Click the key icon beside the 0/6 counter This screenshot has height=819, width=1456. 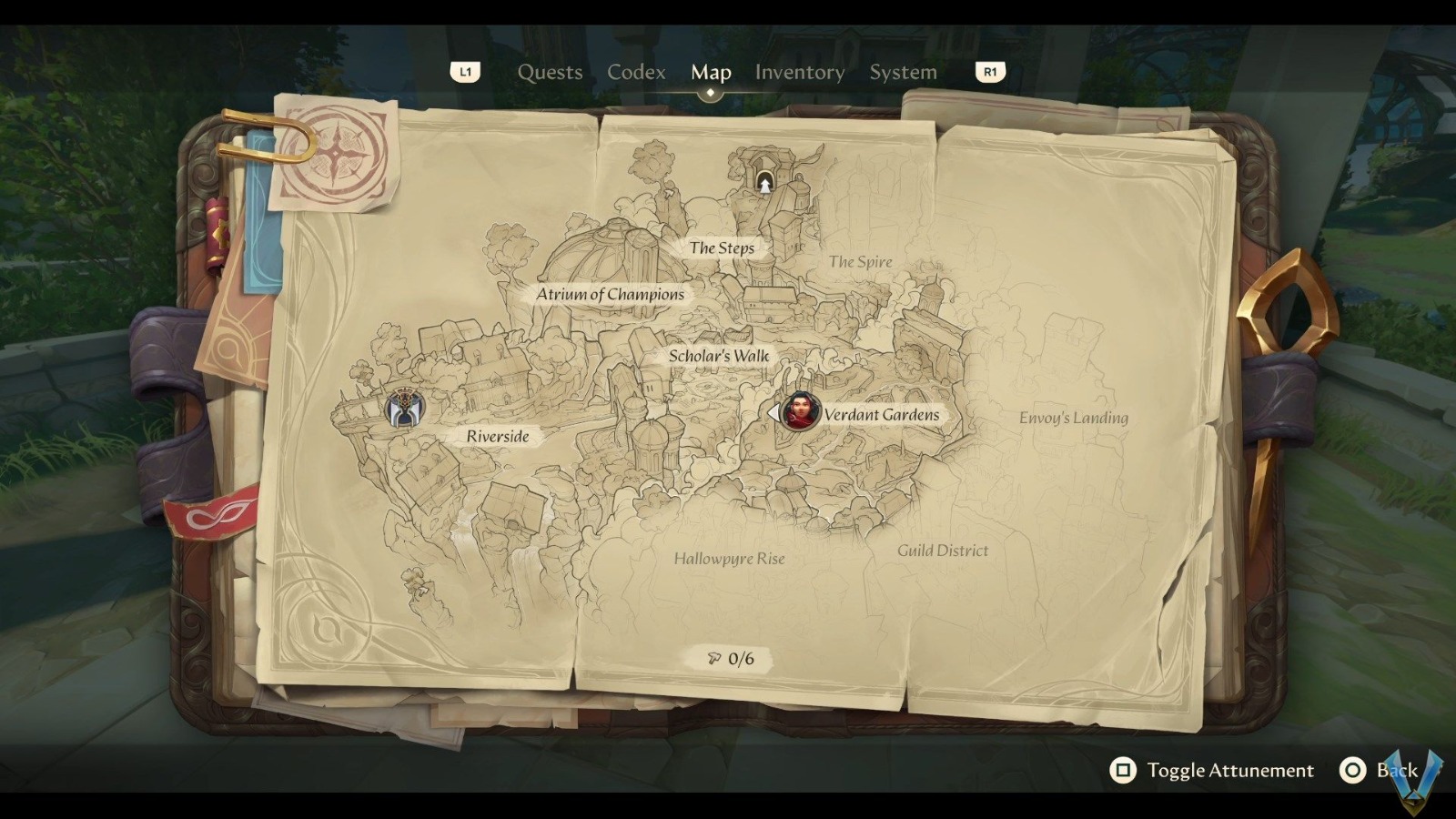point(713,658)
